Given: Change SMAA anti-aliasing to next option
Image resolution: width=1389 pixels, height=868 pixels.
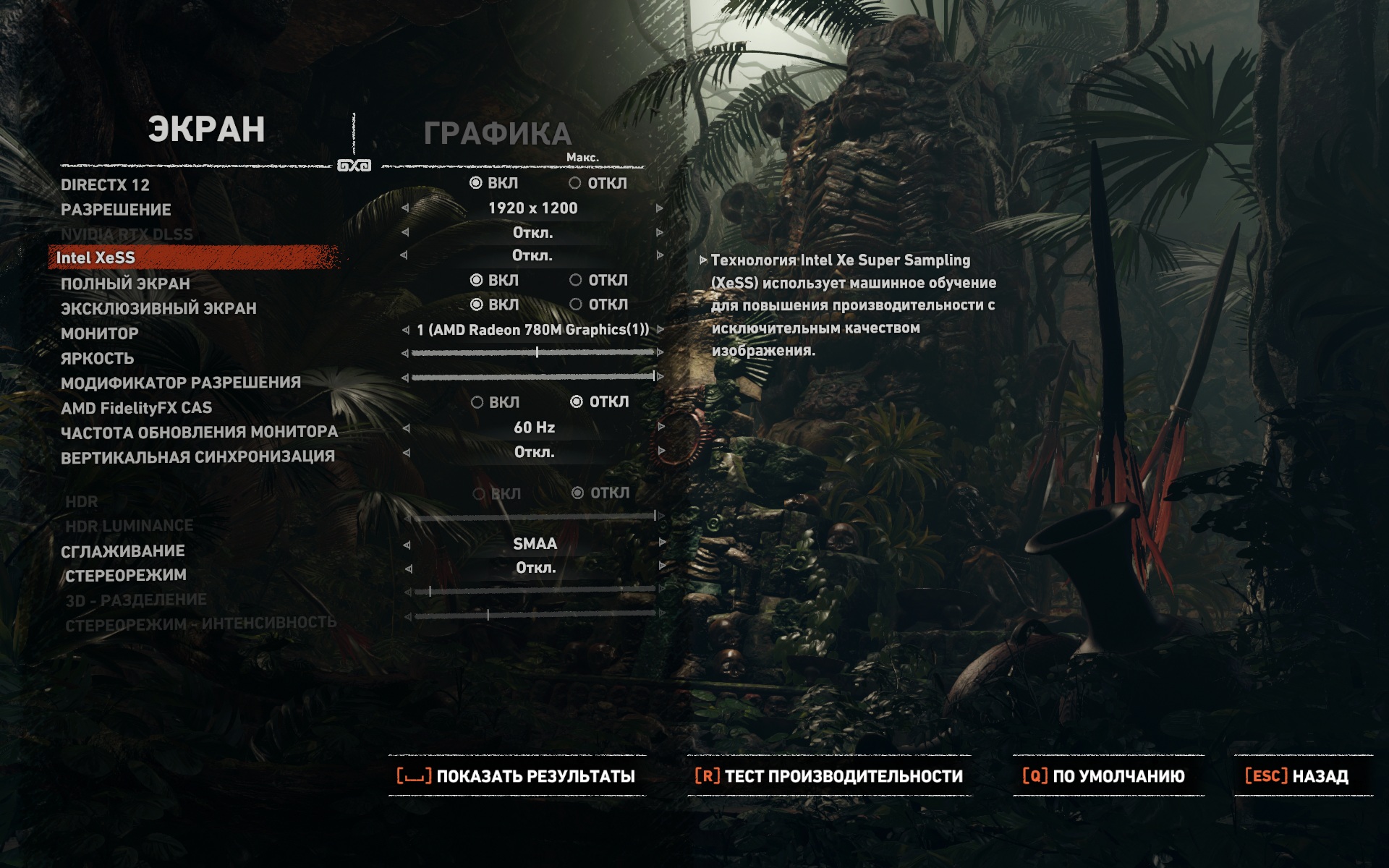Looking at the screenshot, I should pos(662,543).
